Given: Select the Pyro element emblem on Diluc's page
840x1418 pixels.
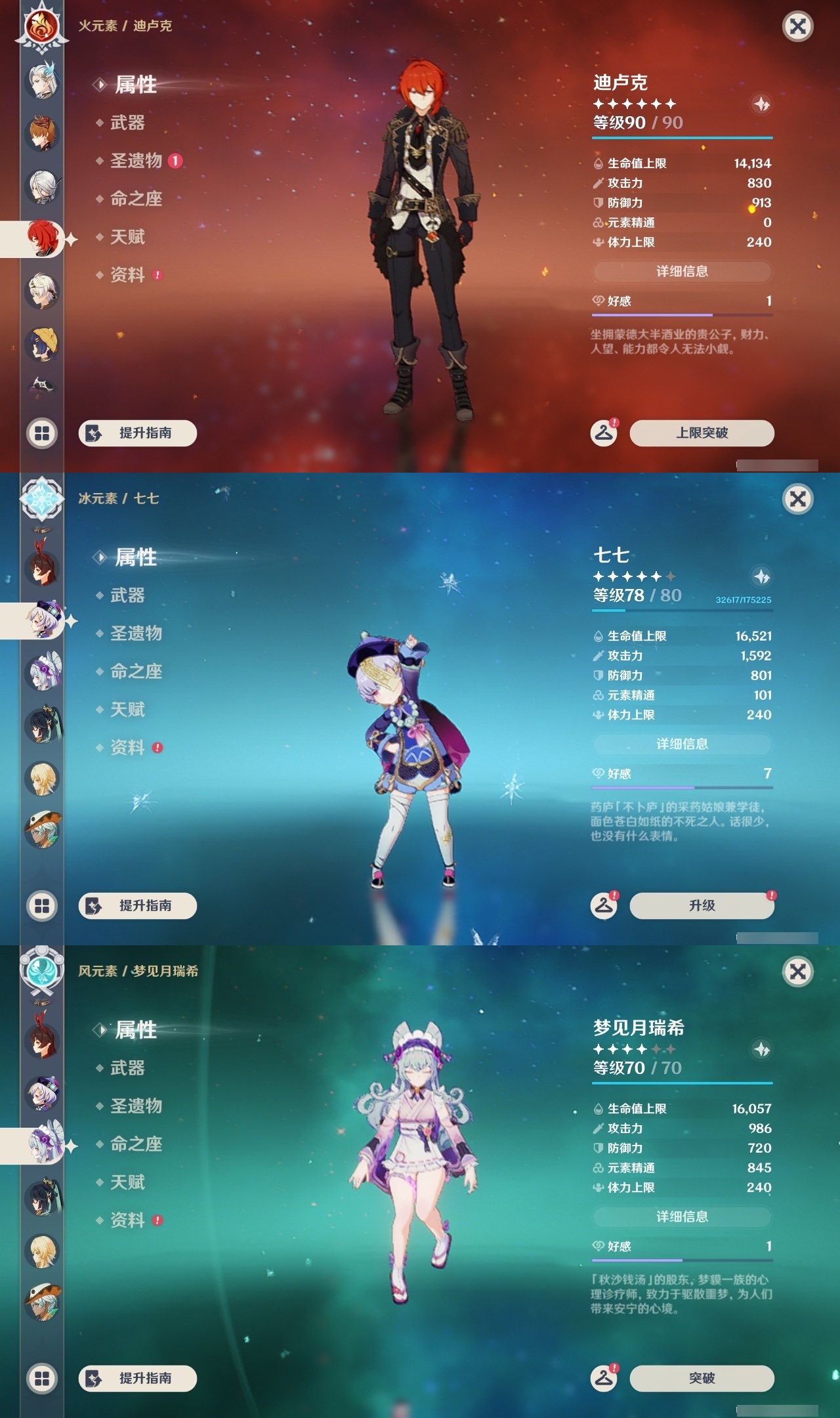Looking at the screenshot, I should [x=41, y=28].
